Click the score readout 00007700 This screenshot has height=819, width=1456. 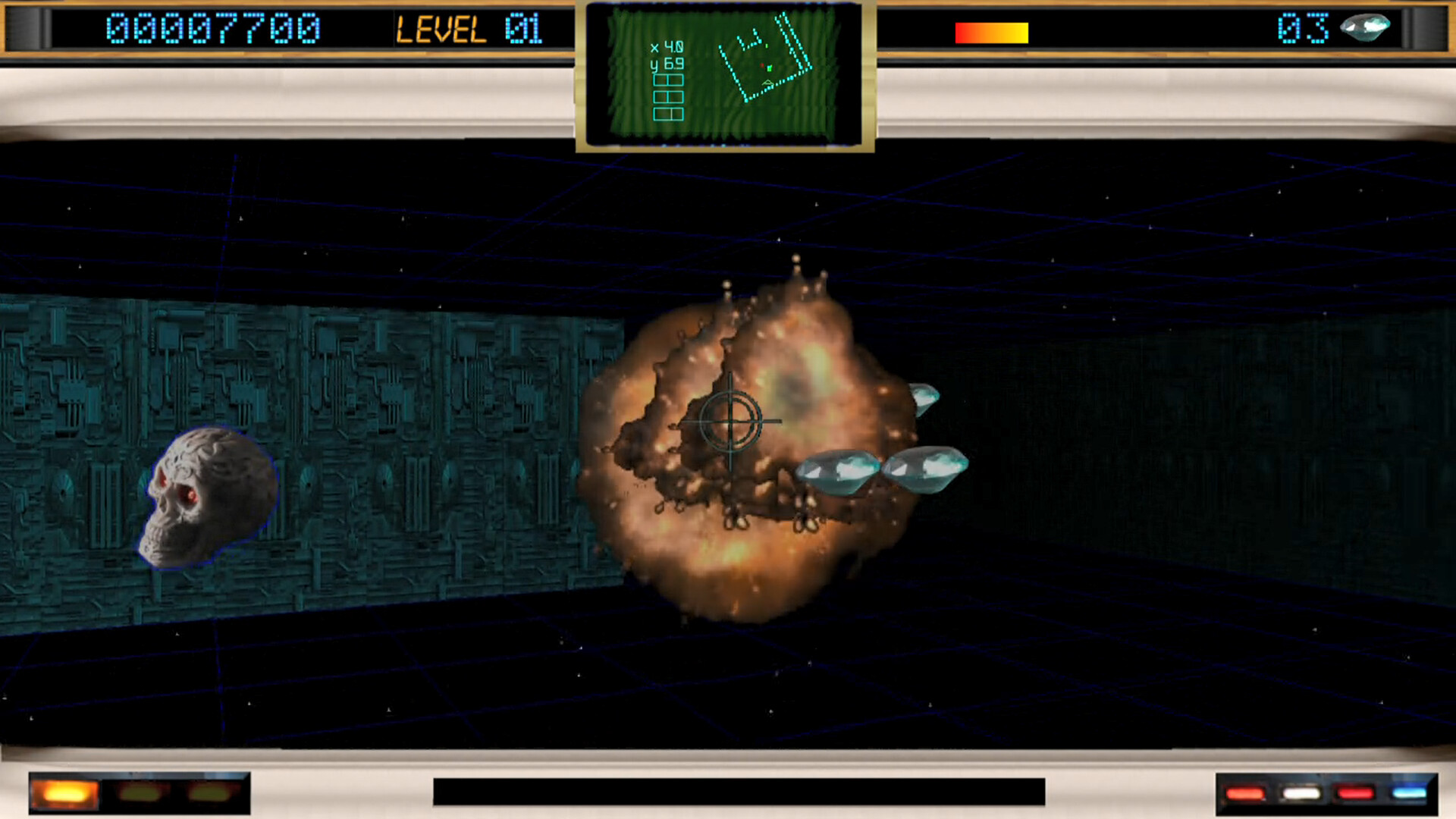pyautogui.click(x=211, y=27)
